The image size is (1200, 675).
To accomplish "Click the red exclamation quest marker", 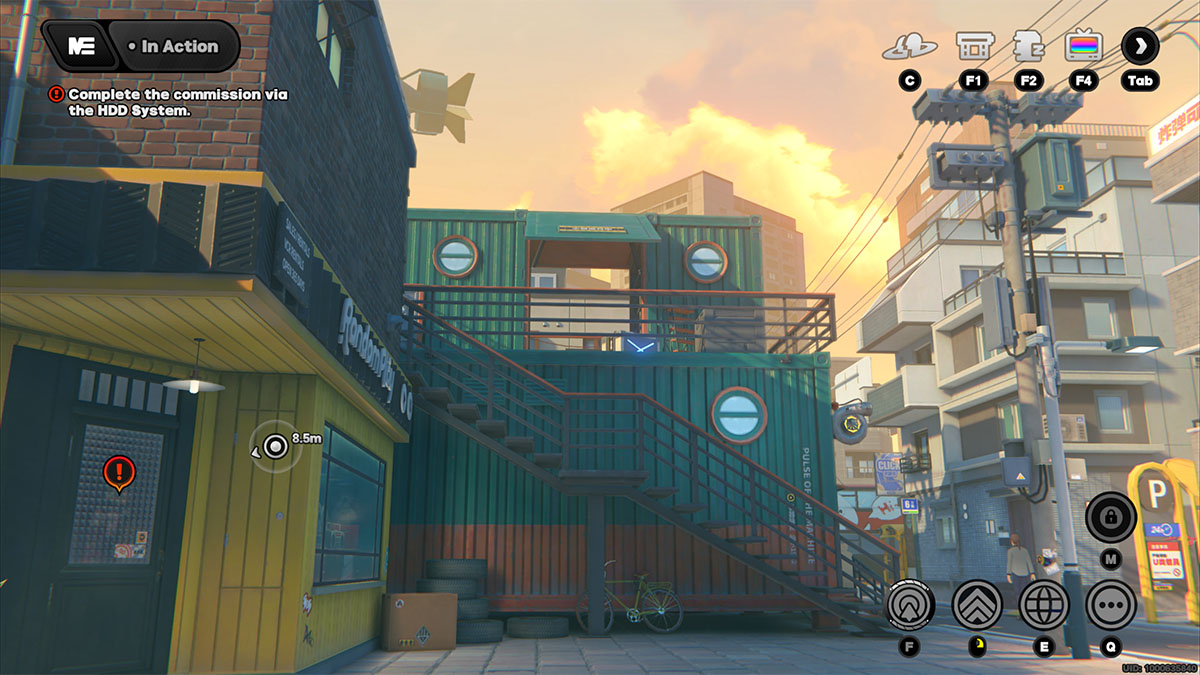I will pos(119,470).
